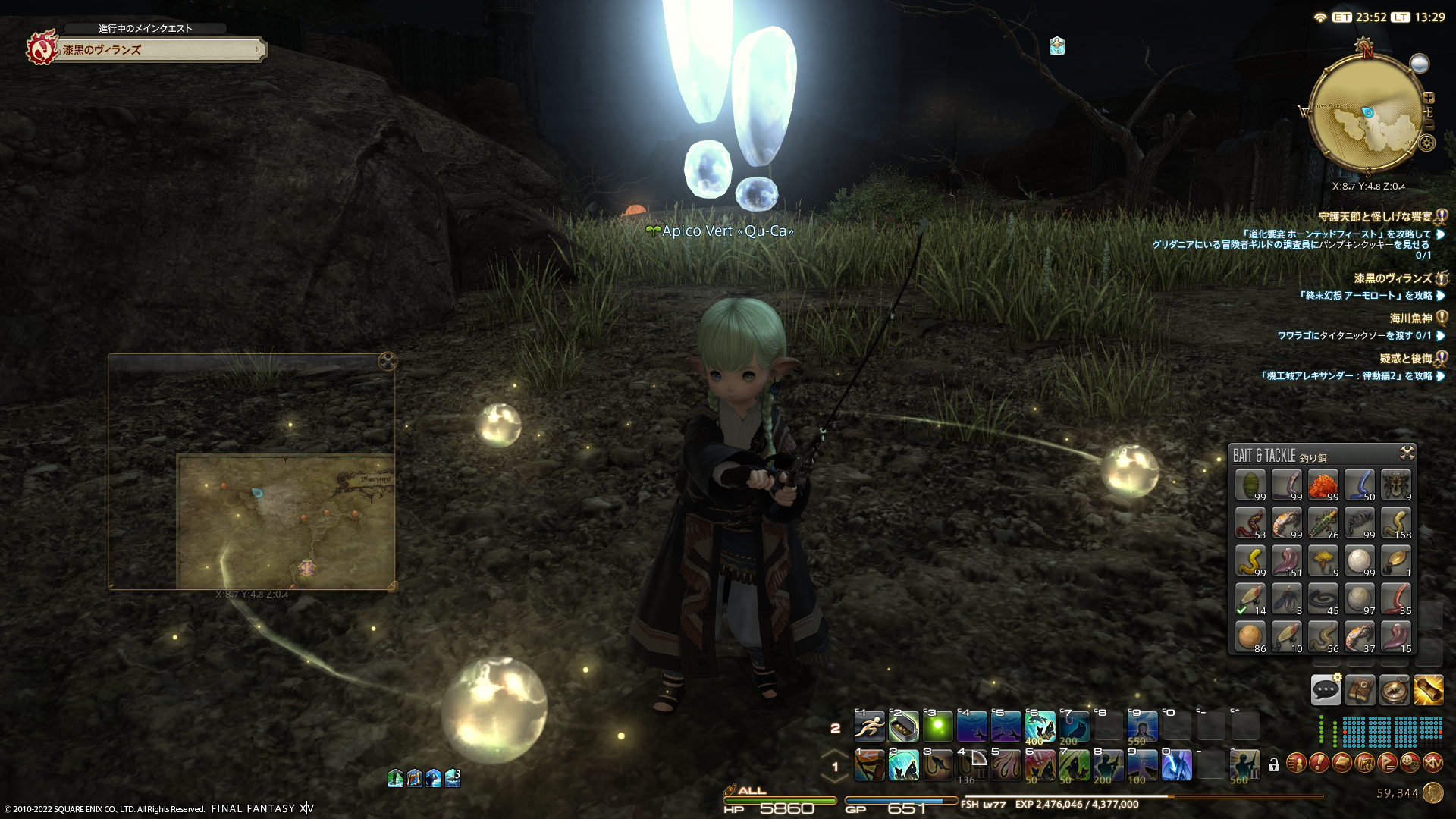Use the canned bait tin action
The image size is (1456, 819).
click(x=903, y=726)
